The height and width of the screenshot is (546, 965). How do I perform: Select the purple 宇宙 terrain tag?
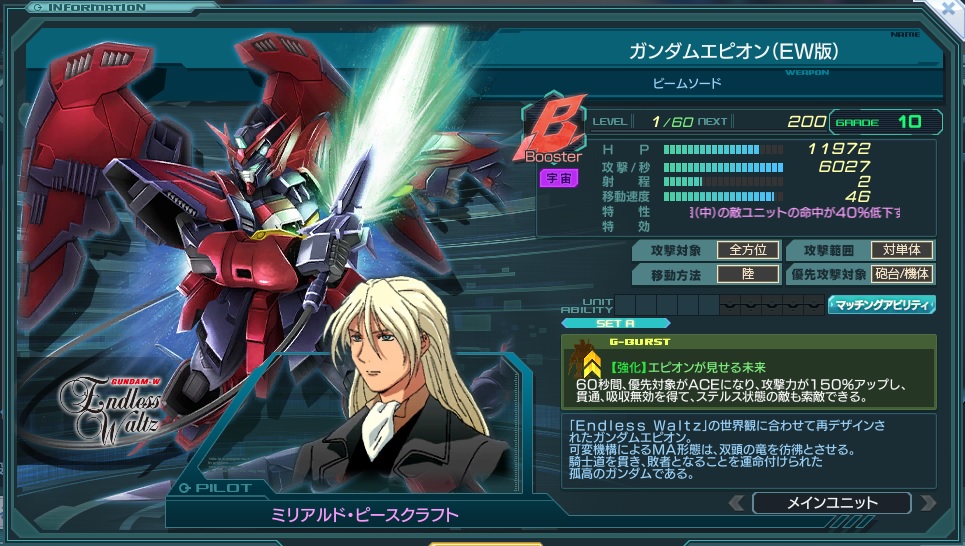pyautogui.click(x=556, y=179)
